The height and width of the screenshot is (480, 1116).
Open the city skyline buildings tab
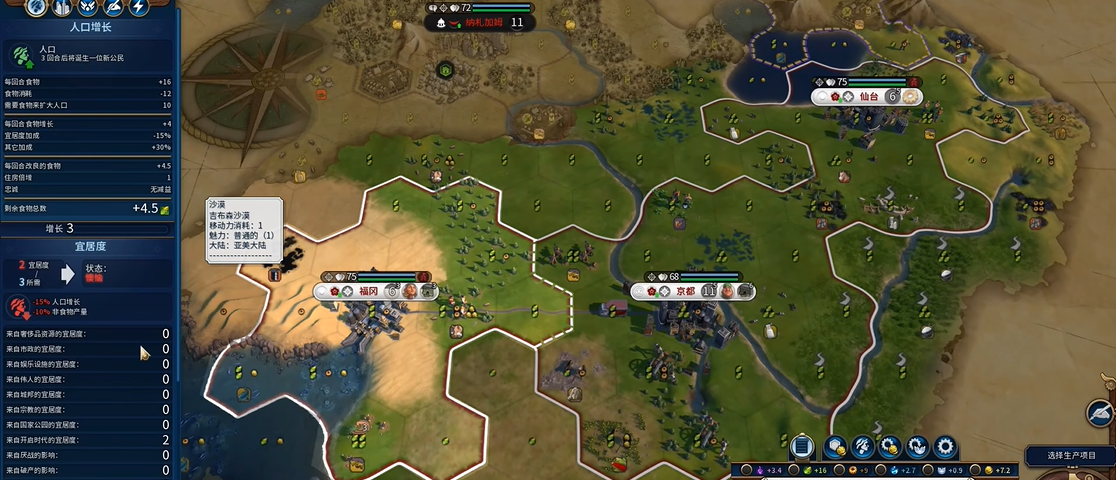click(62, 8)
